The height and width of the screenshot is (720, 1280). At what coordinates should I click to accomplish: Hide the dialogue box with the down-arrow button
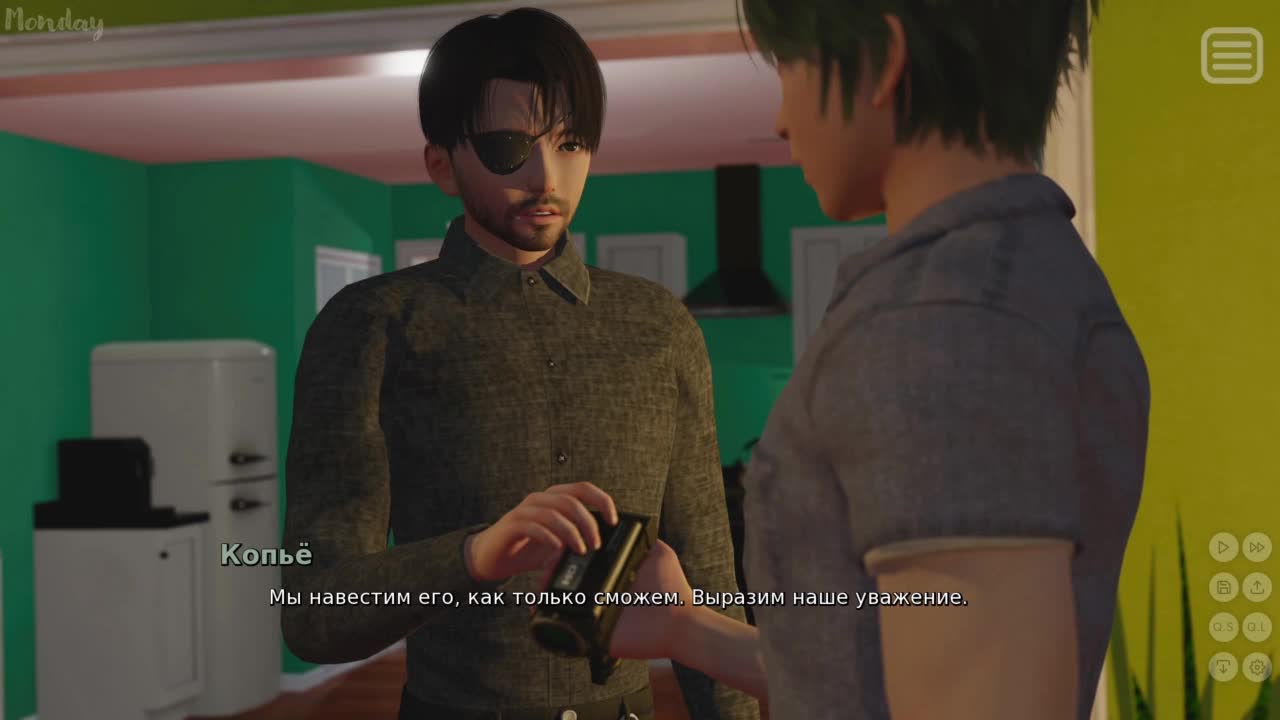1223,666
